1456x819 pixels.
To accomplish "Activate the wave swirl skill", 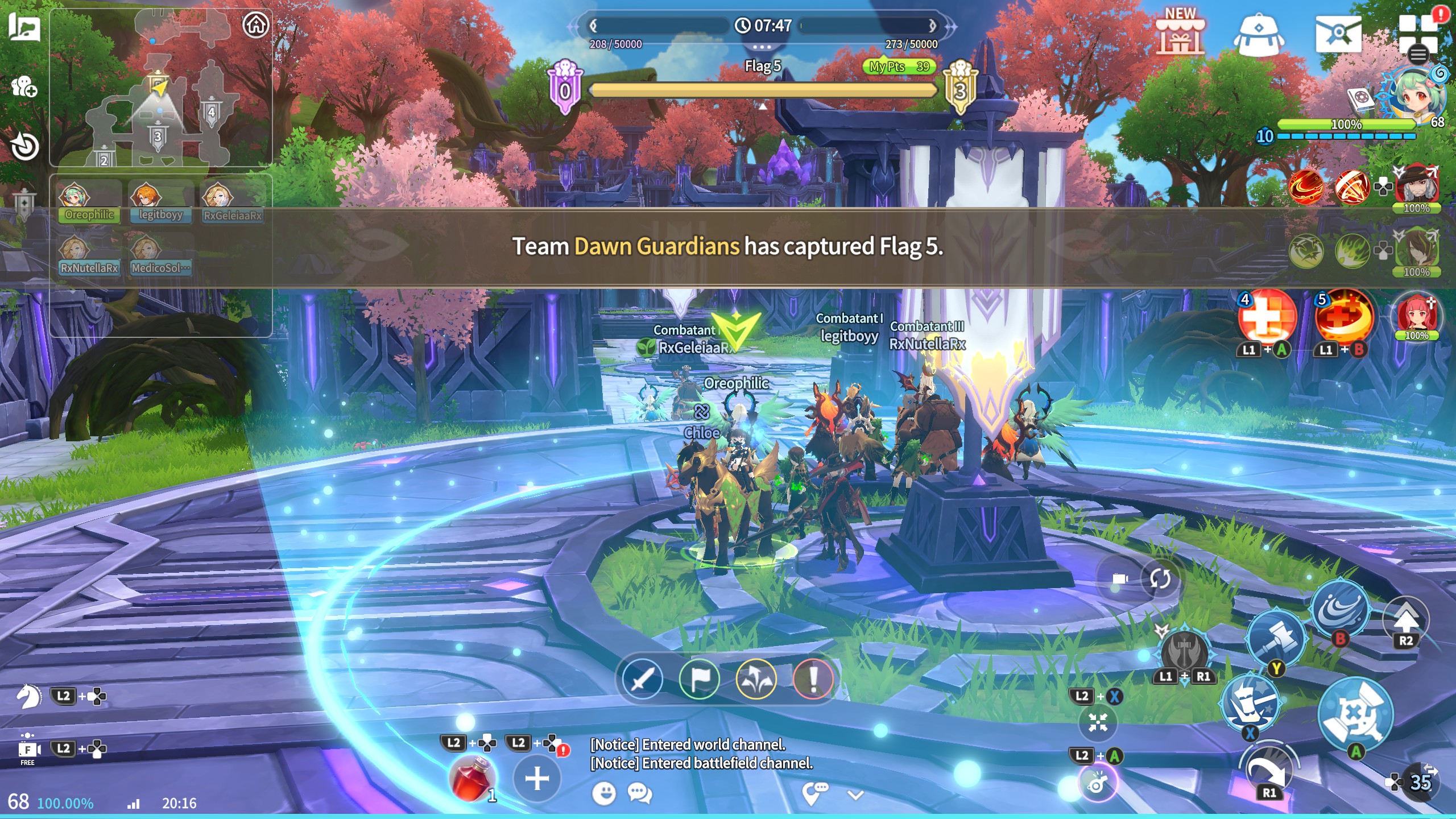I will point(1340,609).
